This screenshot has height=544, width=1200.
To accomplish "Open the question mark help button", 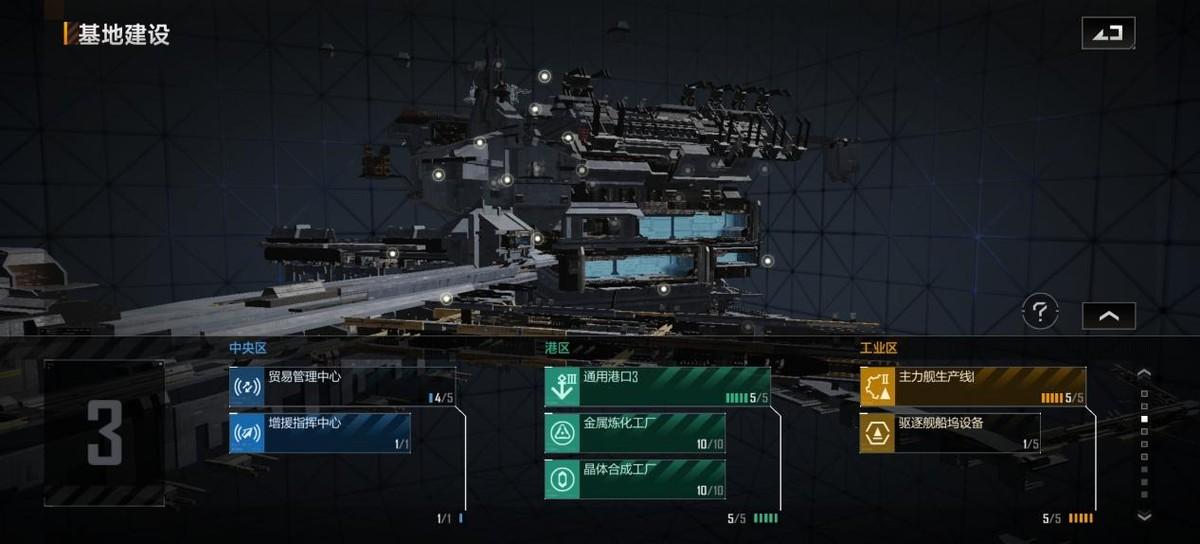I will tap(1040, 313).
